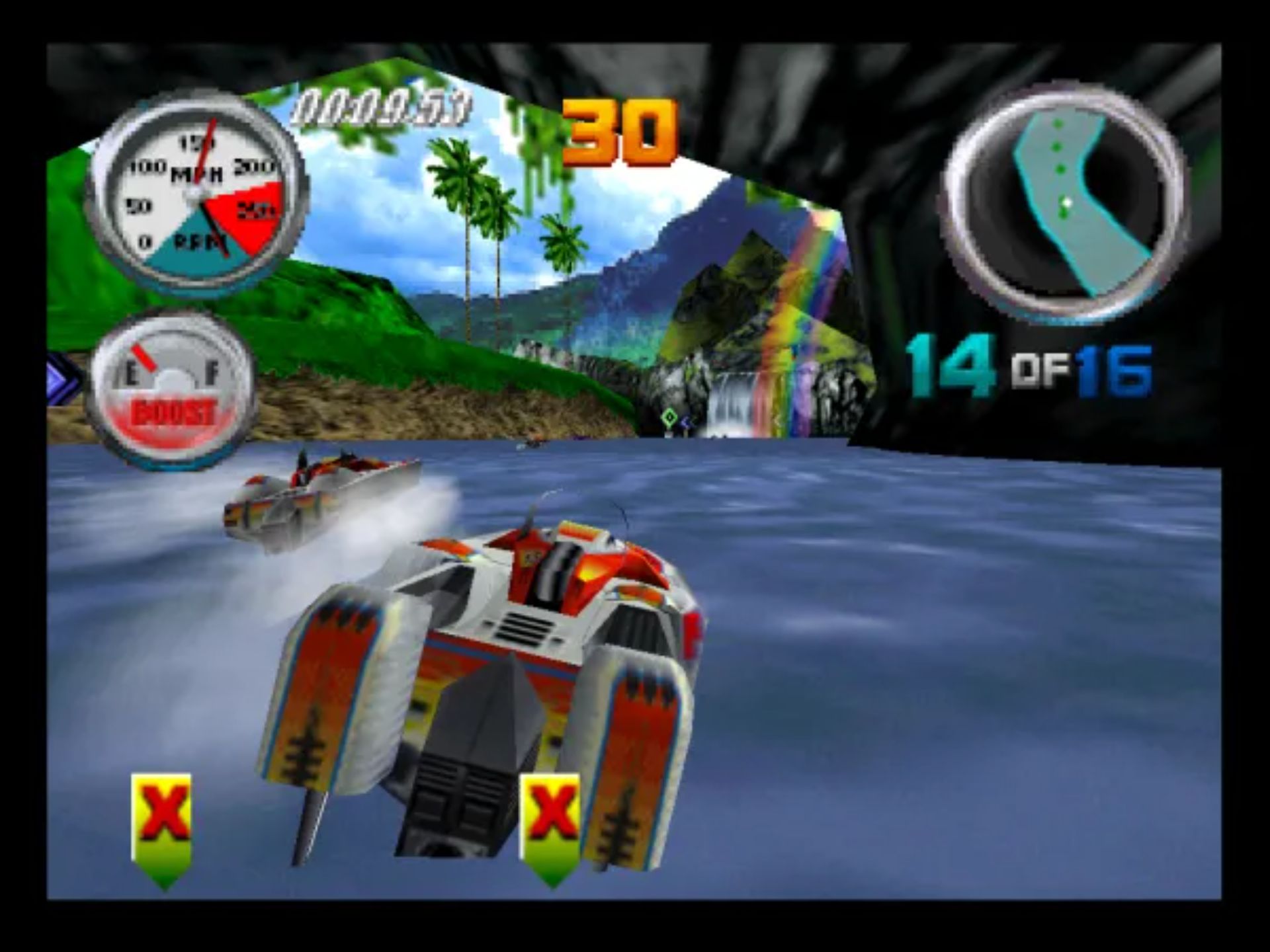Select the orange countdown timer number 30

(622, 129)
